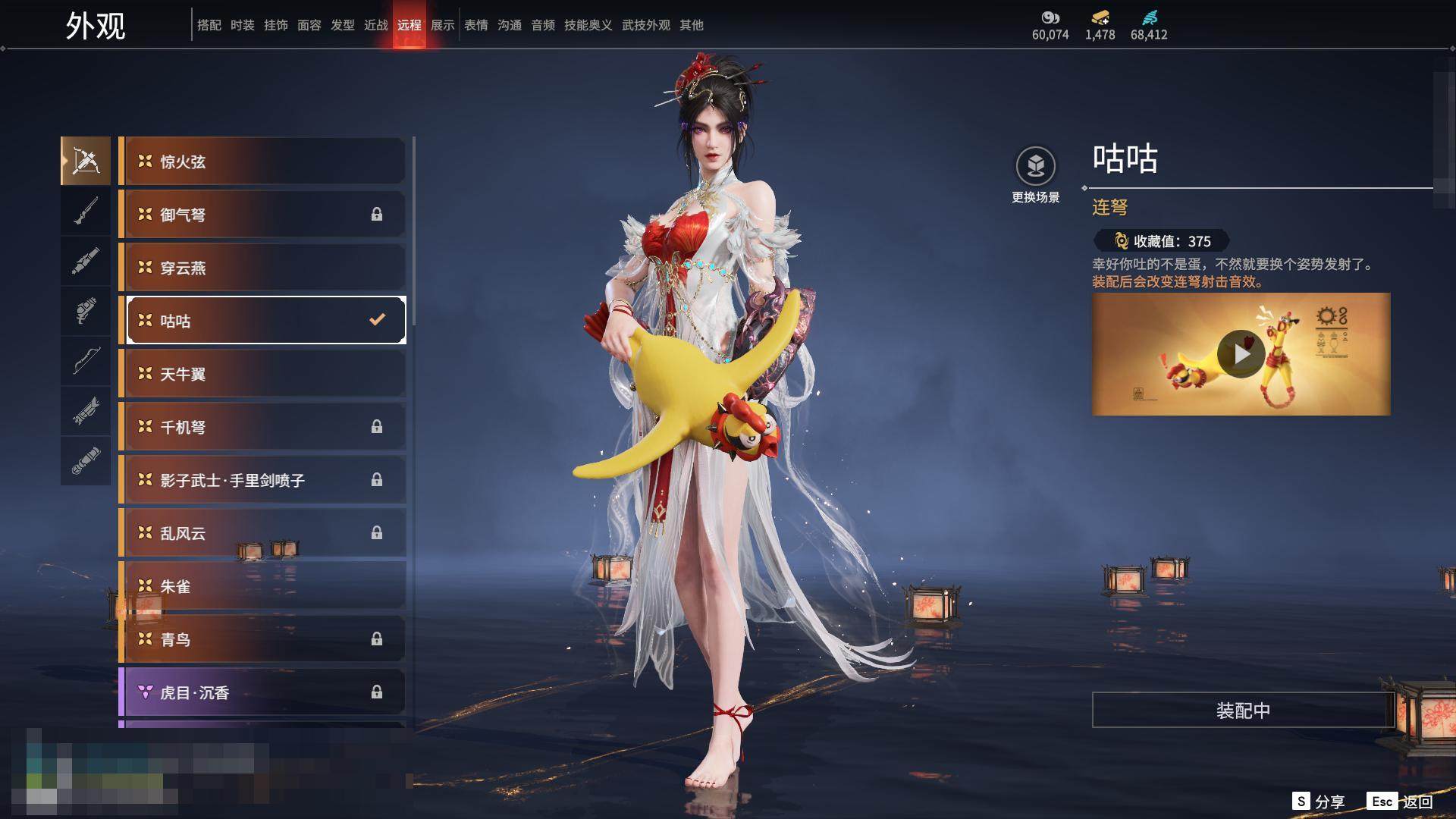Choose the 惊火弦 skin entry

262,162
